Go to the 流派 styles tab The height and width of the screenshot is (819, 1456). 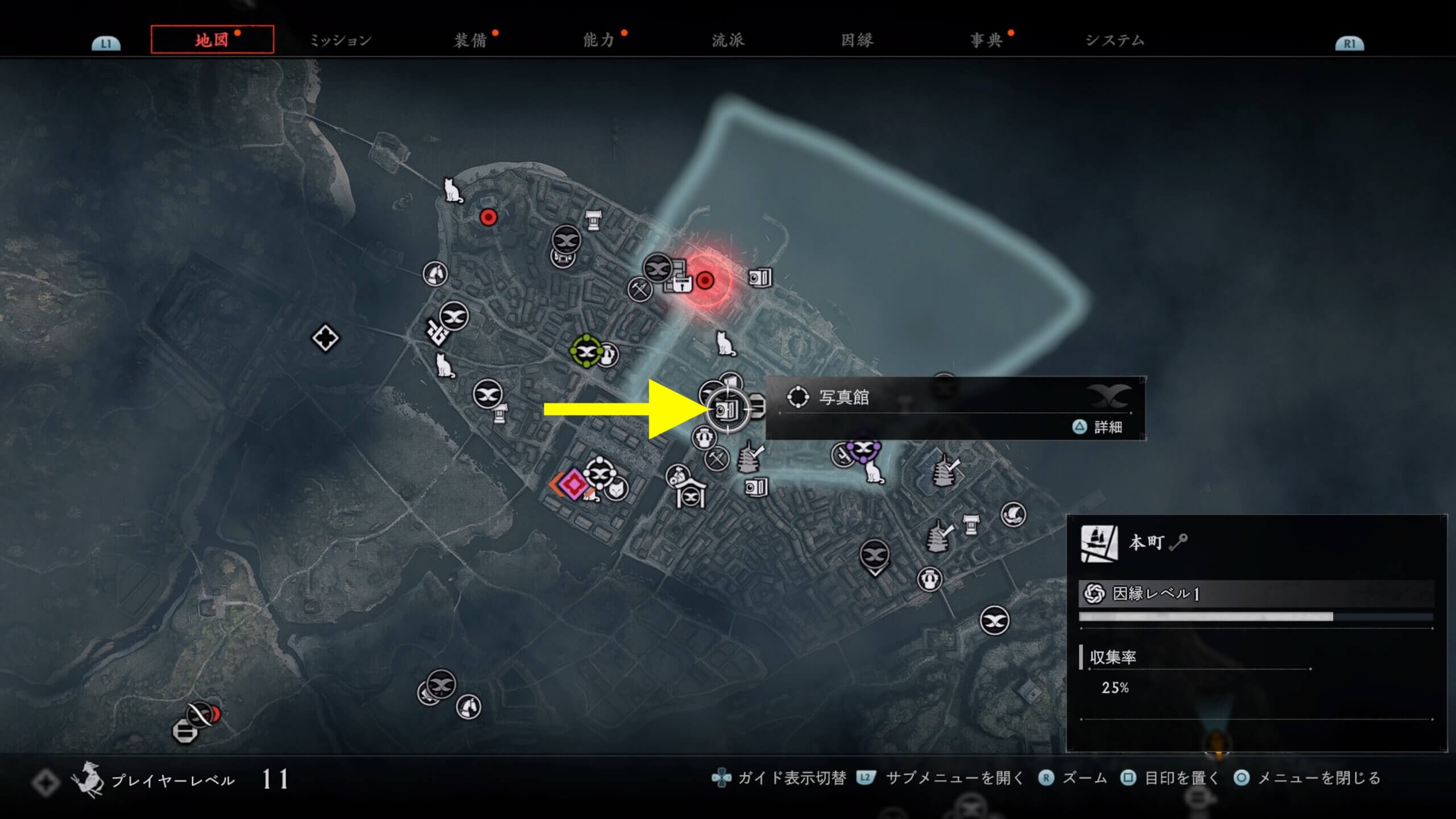tap(728, 40)
